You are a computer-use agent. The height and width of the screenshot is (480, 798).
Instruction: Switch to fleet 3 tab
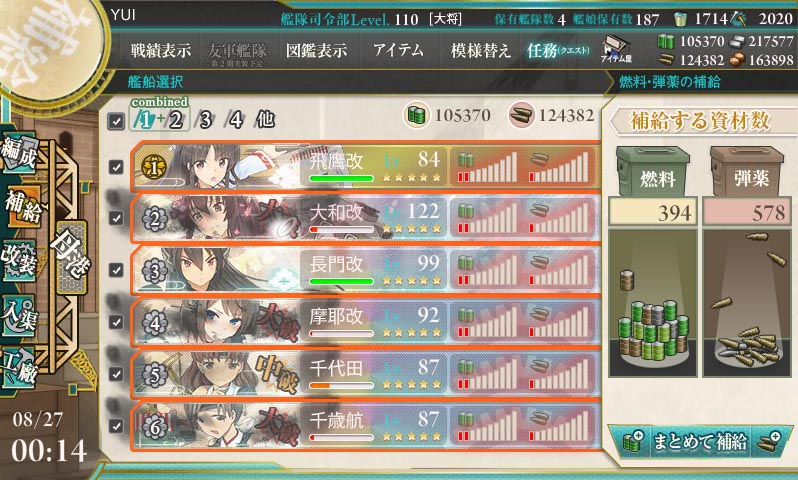point(208,119)
